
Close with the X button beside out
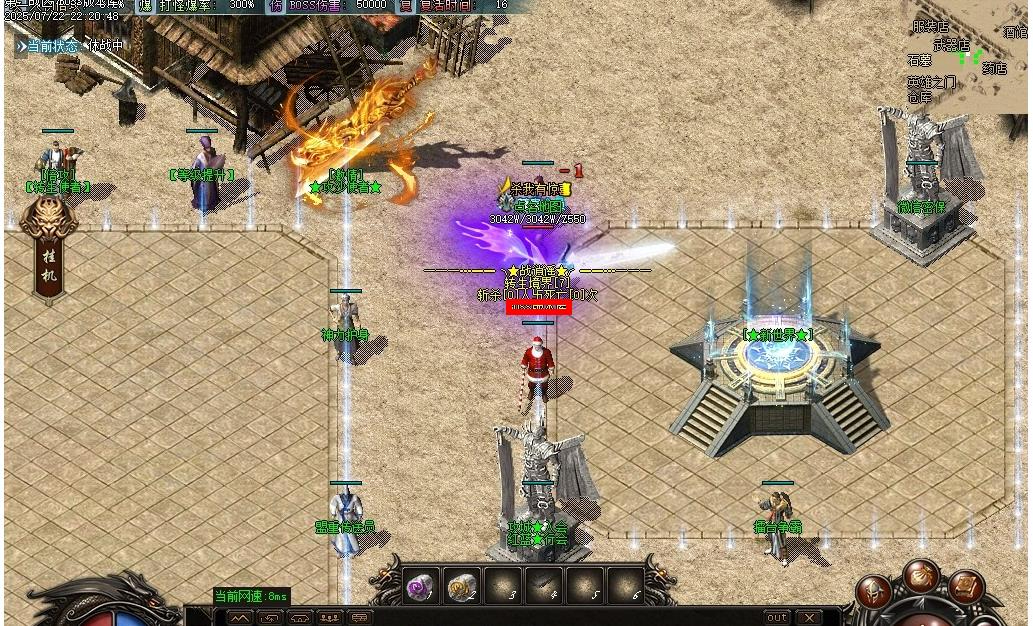point(808,617)
